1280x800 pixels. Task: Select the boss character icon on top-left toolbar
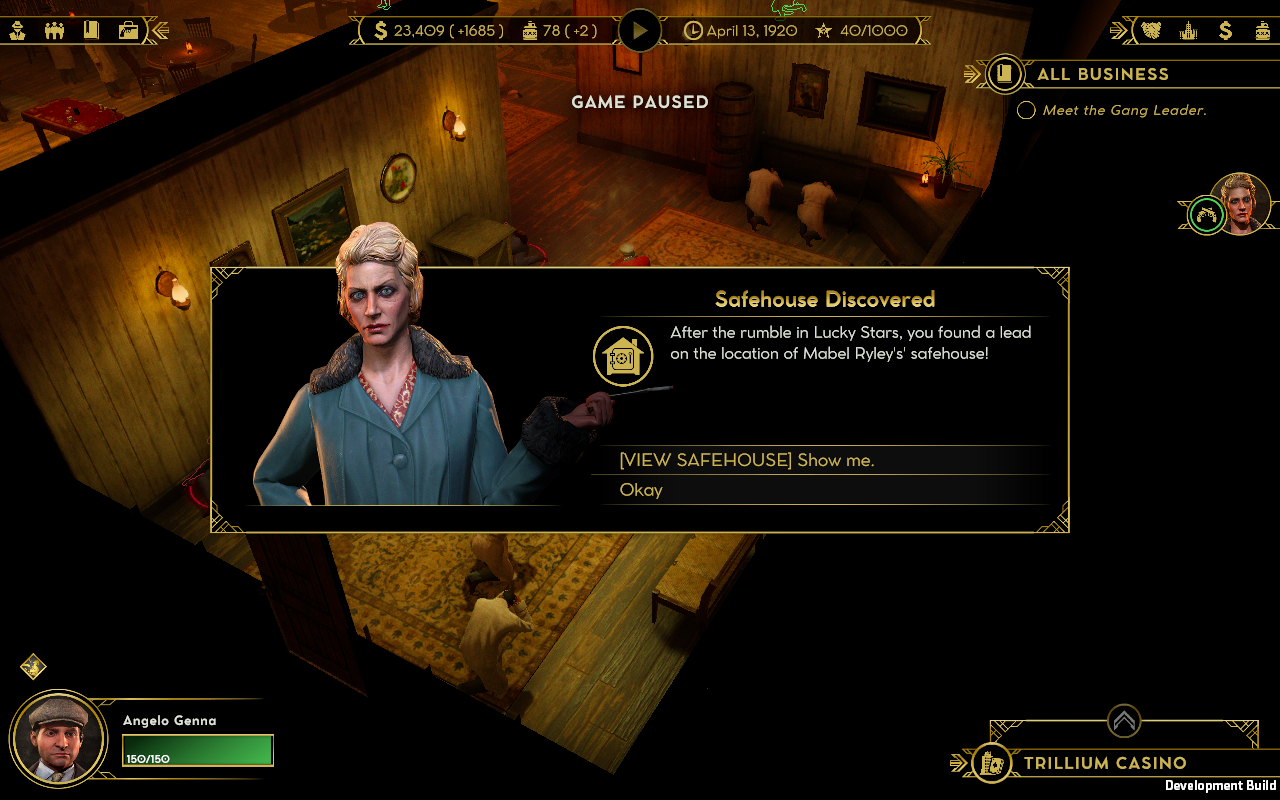pos(18,29)
